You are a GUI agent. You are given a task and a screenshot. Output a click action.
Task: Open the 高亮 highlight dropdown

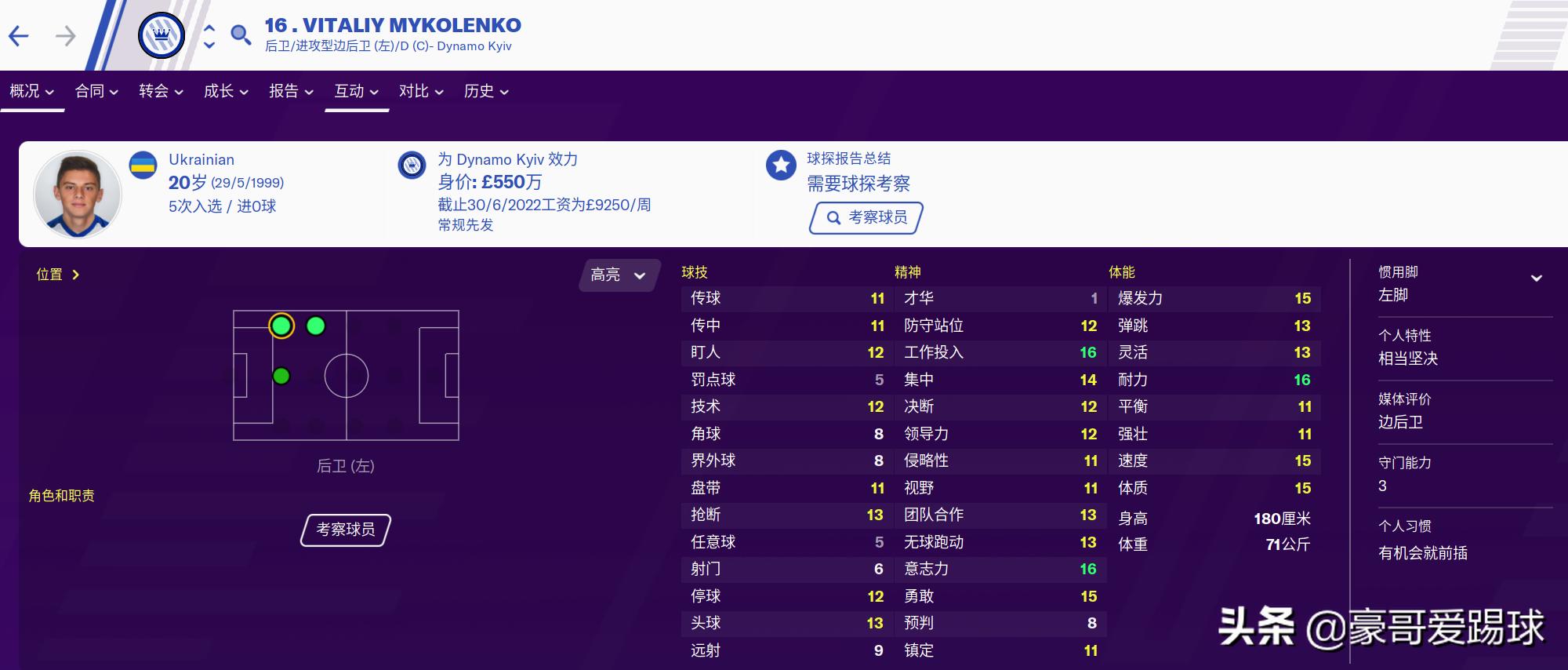[x=619, y=275]
